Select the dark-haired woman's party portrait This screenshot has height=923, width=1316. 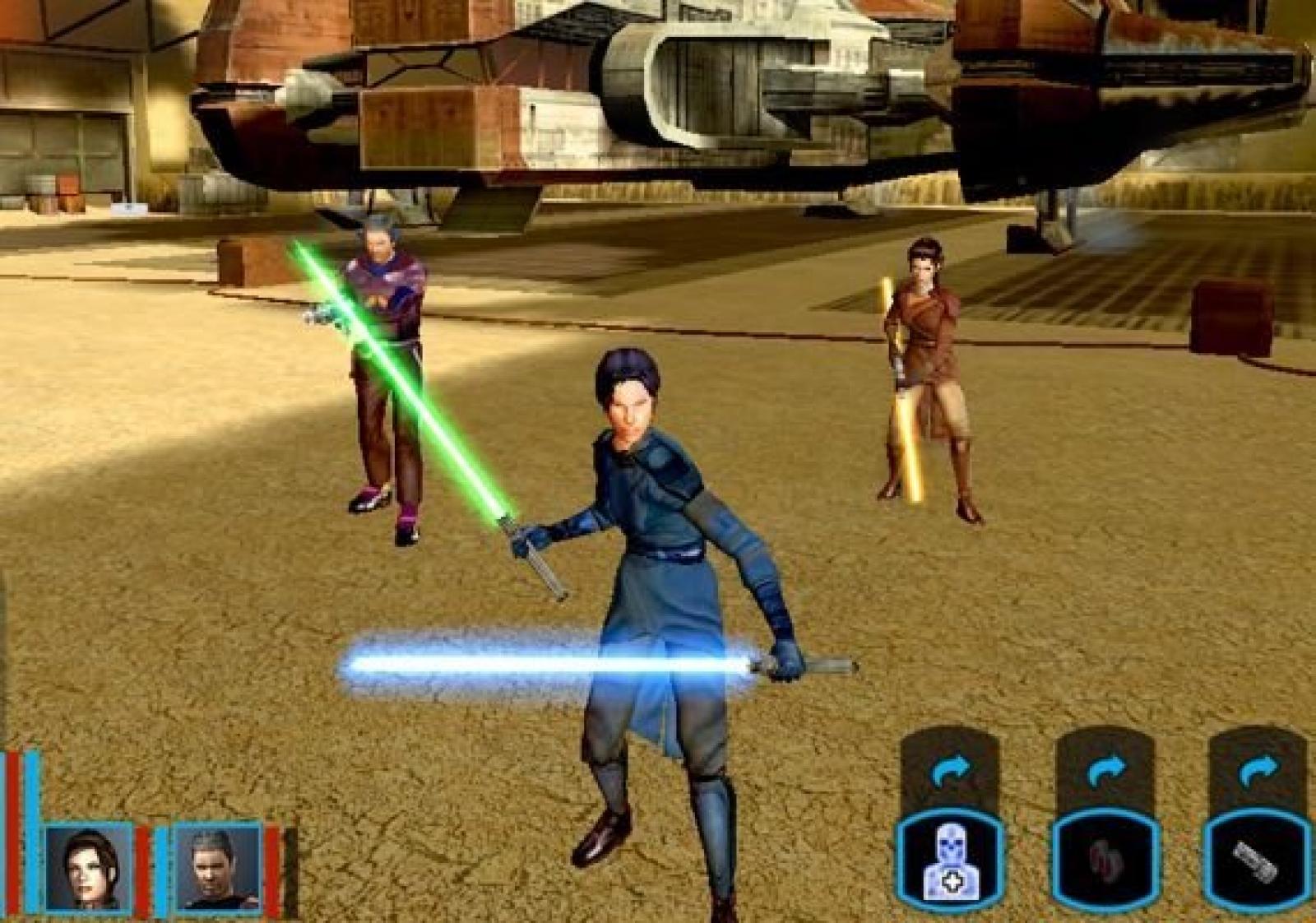click(88, 868)
